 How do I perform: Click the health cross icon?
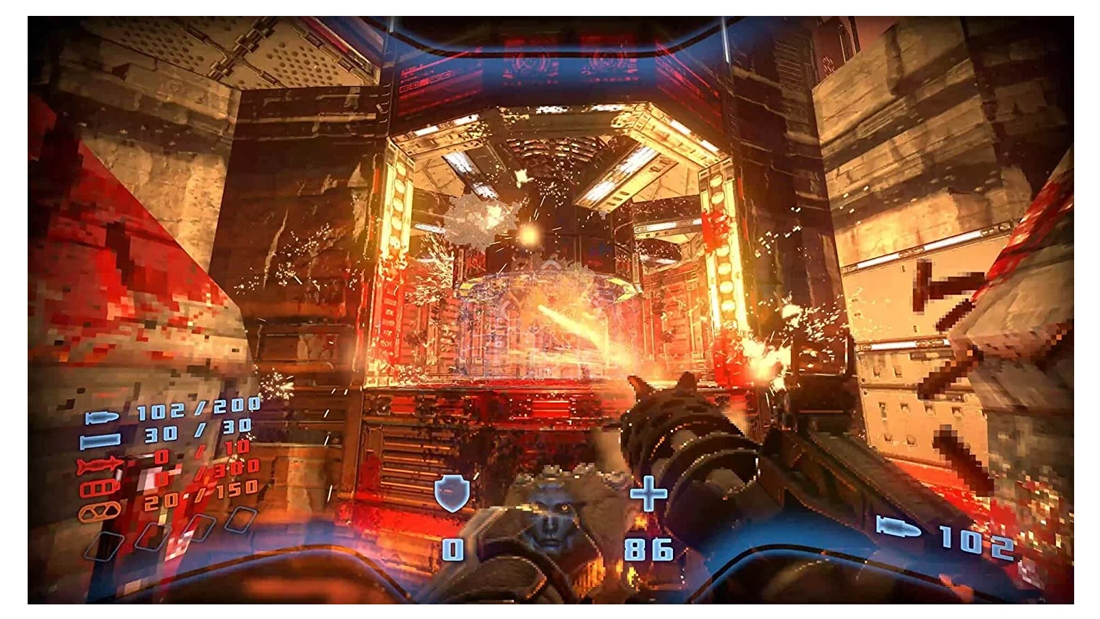648,494
